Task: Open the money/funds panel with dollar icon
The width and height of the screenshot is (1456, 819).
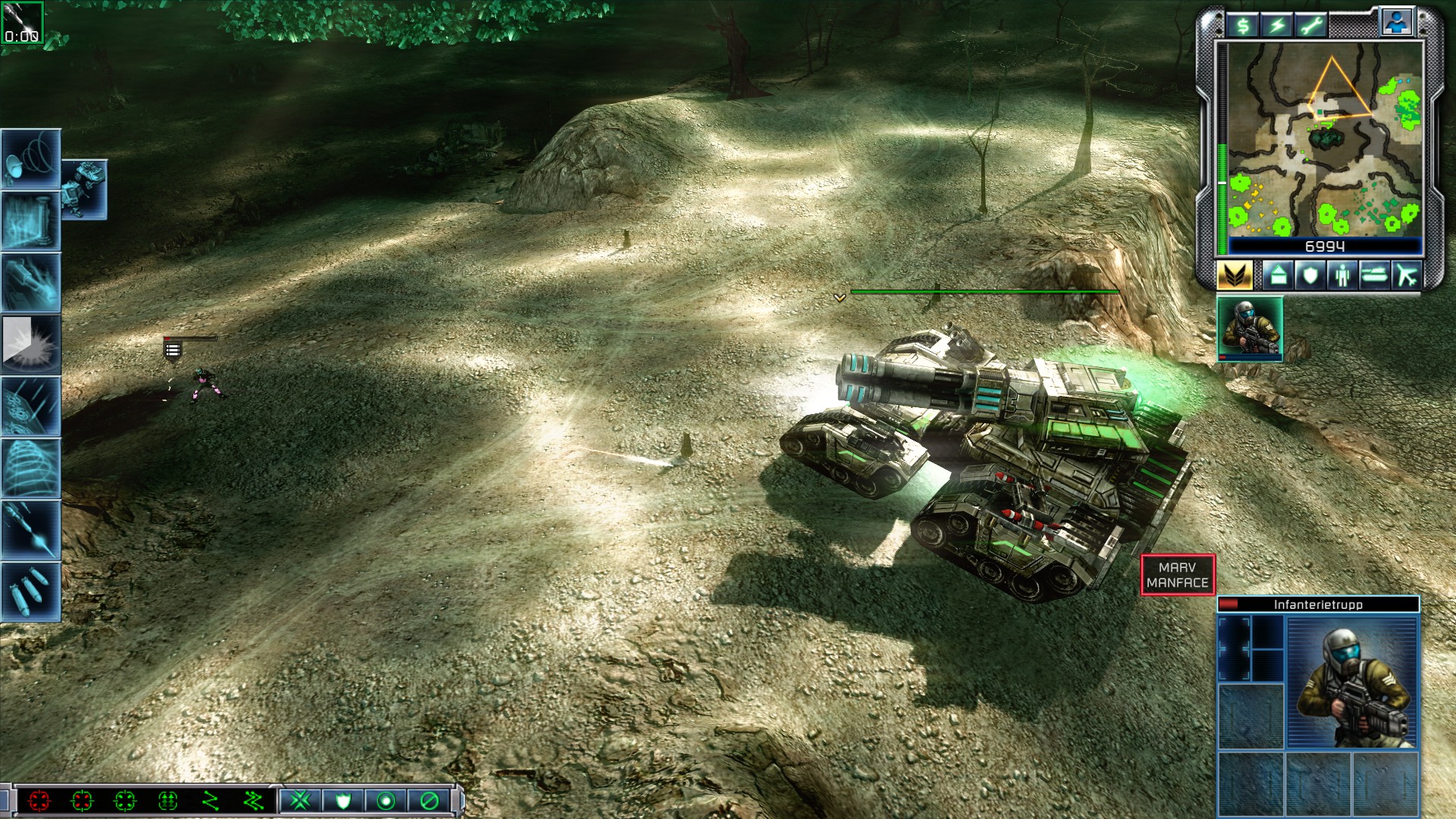Action: 1244,25
